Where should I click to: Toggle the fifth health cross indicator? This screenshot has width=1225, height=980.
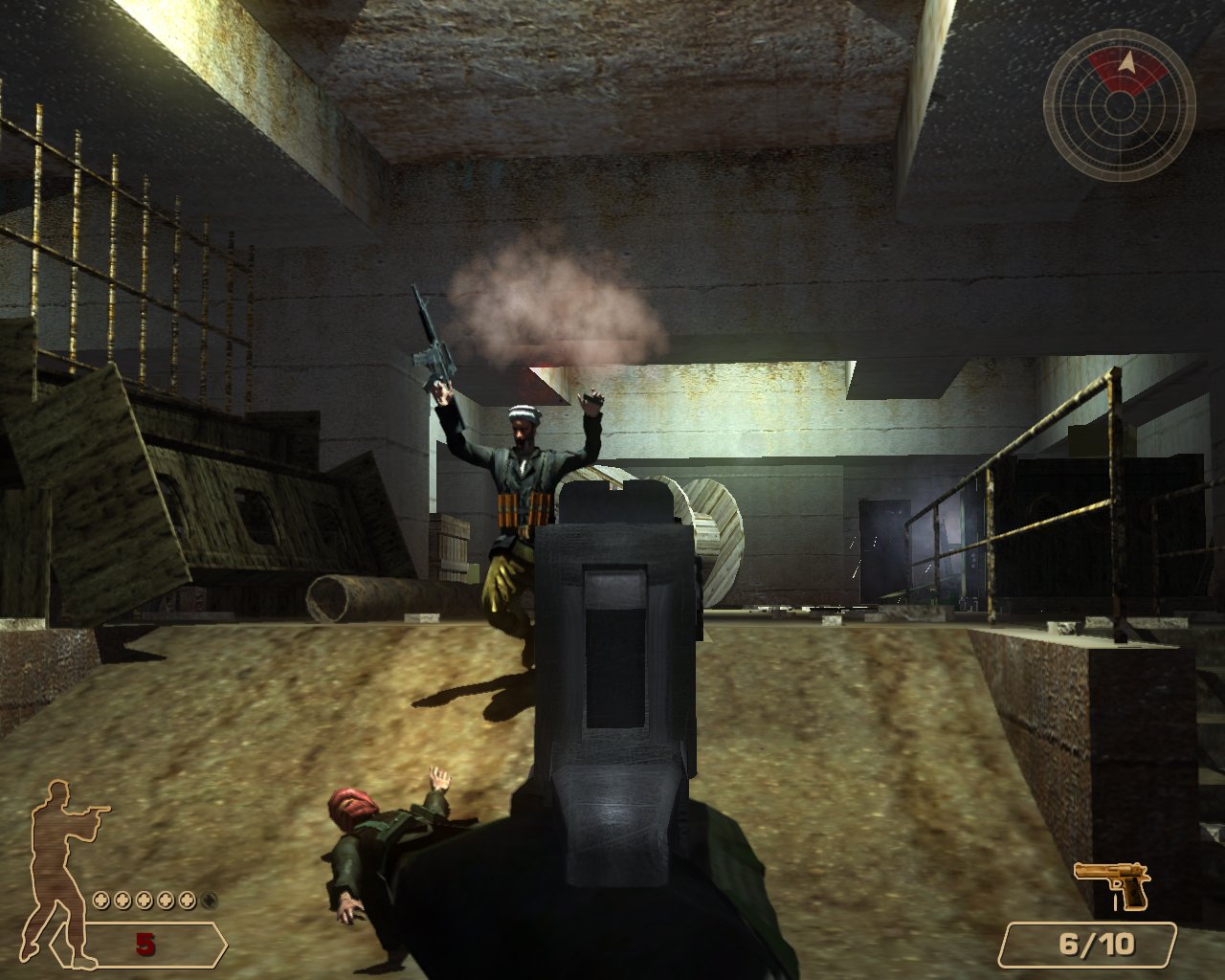(188, 900)
